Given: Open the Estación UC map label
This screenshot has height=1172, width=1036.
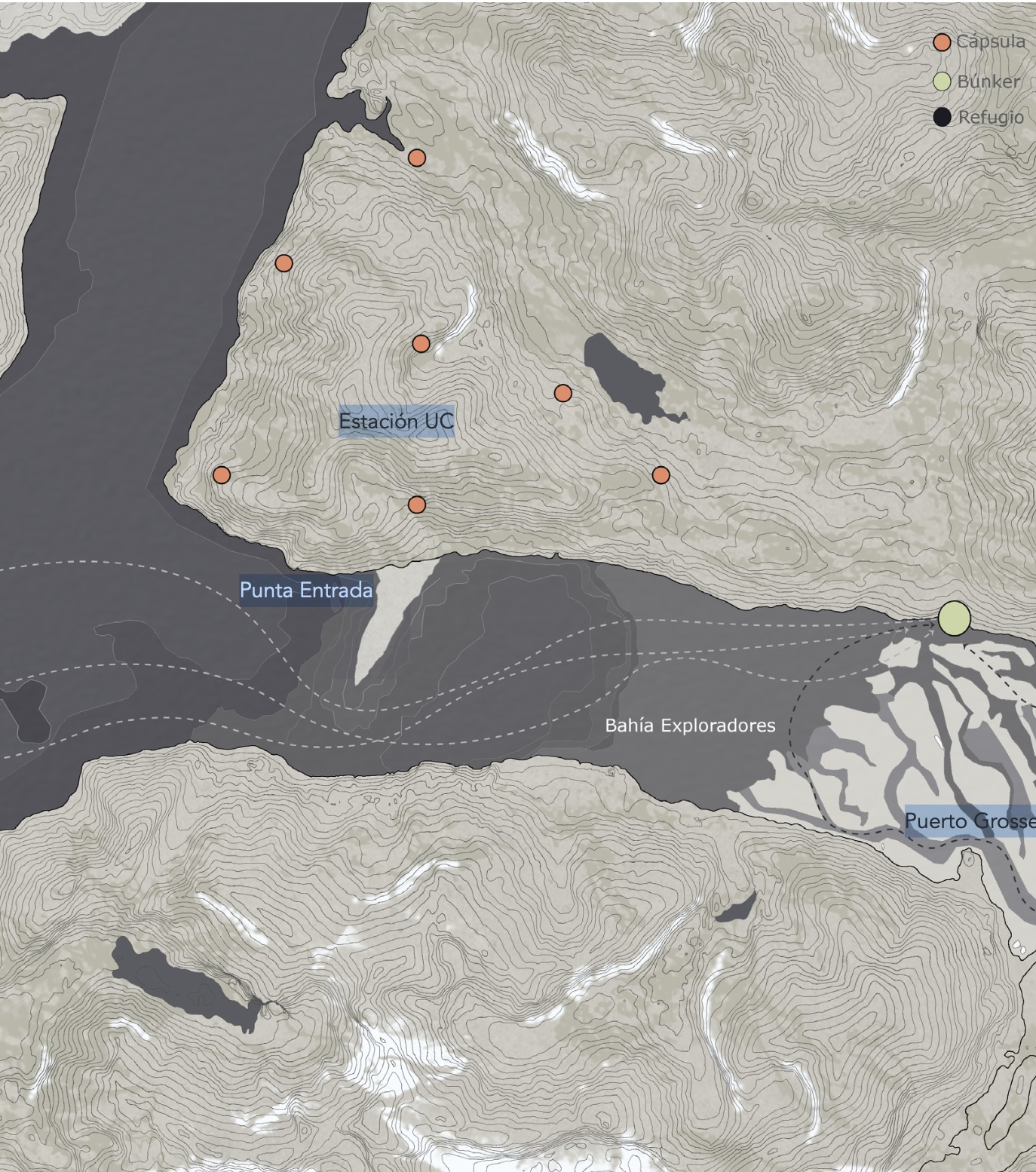Looking at the screenshot, I should pos(397,422).
